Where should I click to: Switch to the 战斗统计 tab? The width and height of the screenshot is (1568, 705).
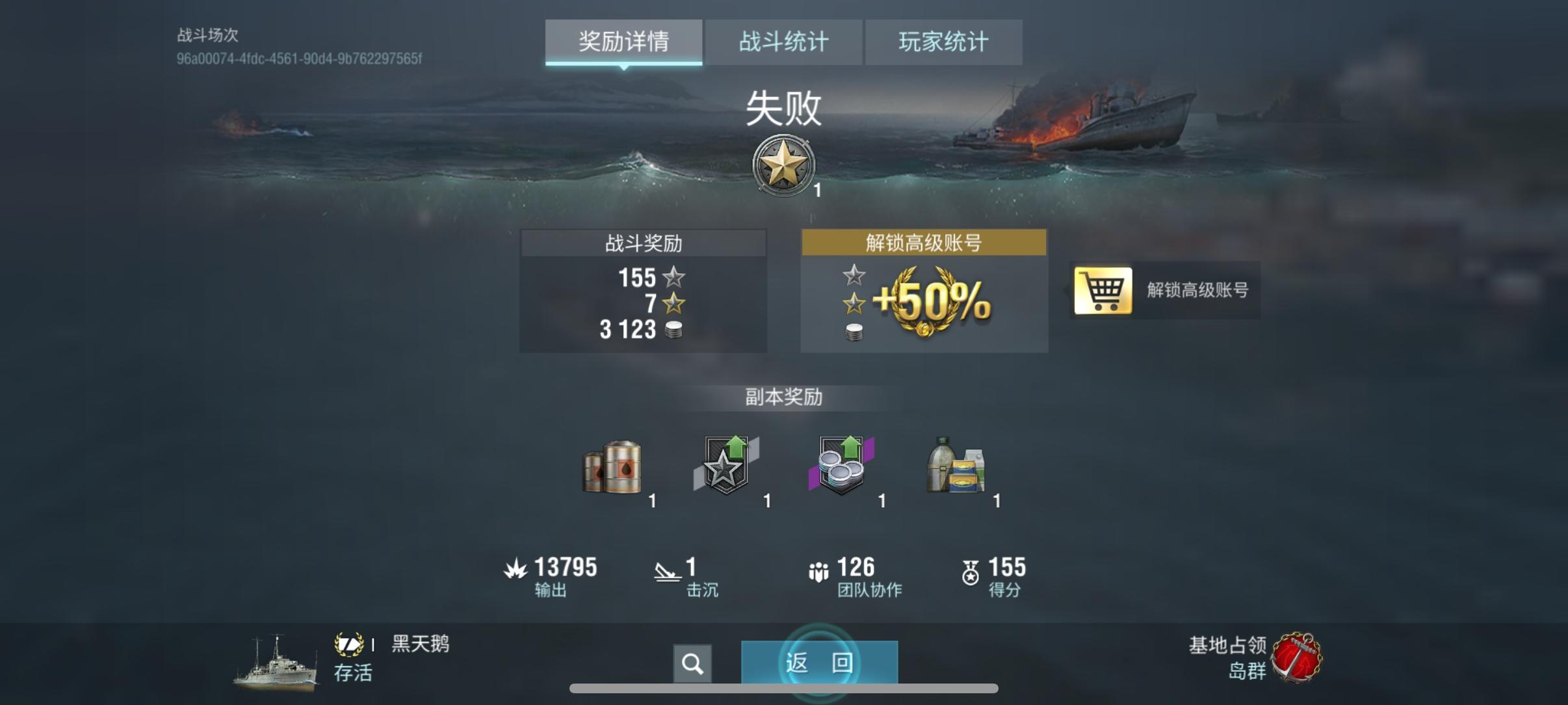click(x=784, y=42)
